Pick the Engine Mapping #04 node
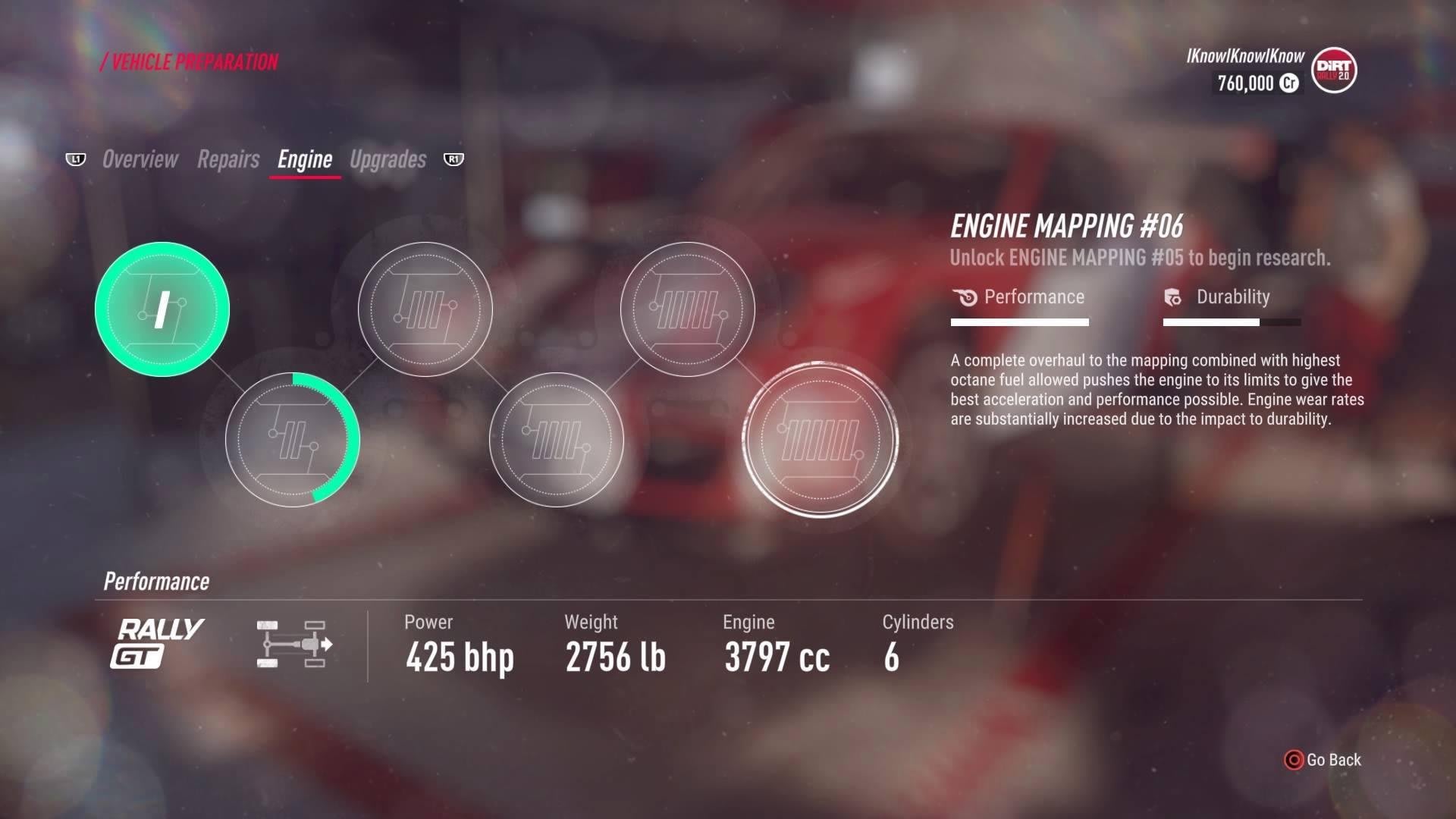 tap(557, 440)
